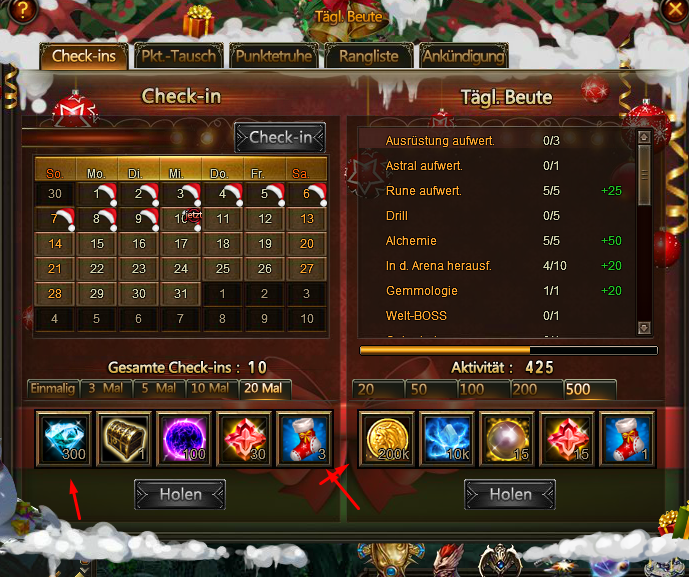Inspect the blue diamond 300 reward

point(65,439)
